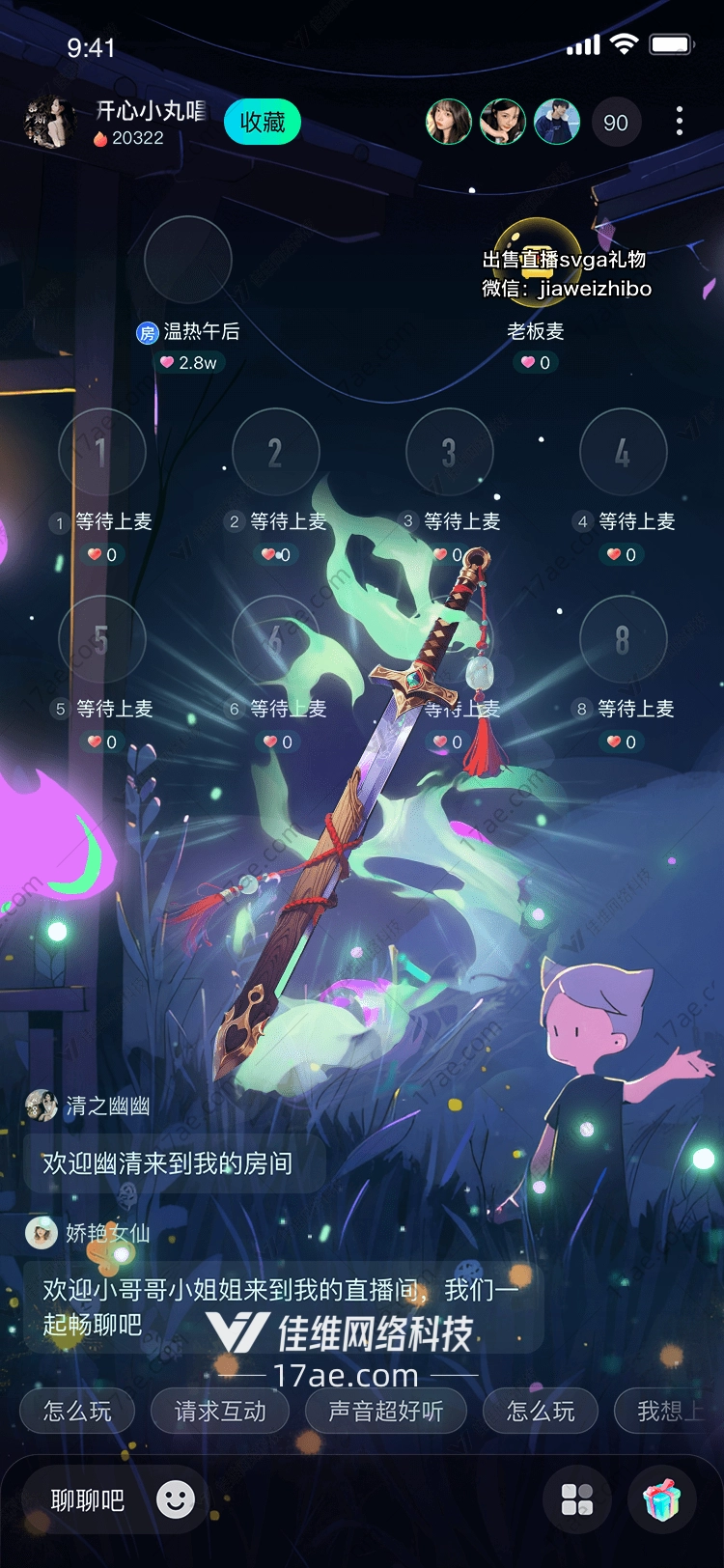Join mic seat number 2
This screenshot has width=724, height=1568.
pyautogui.click(x=275, y=452)
